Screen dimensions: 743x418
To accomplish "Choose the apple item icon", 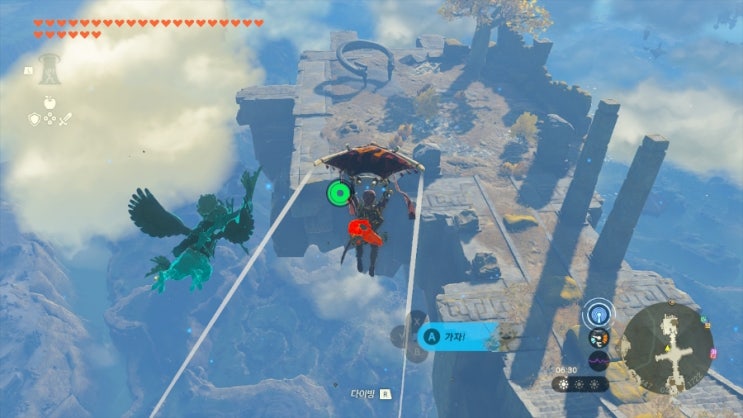I will 48,103.
